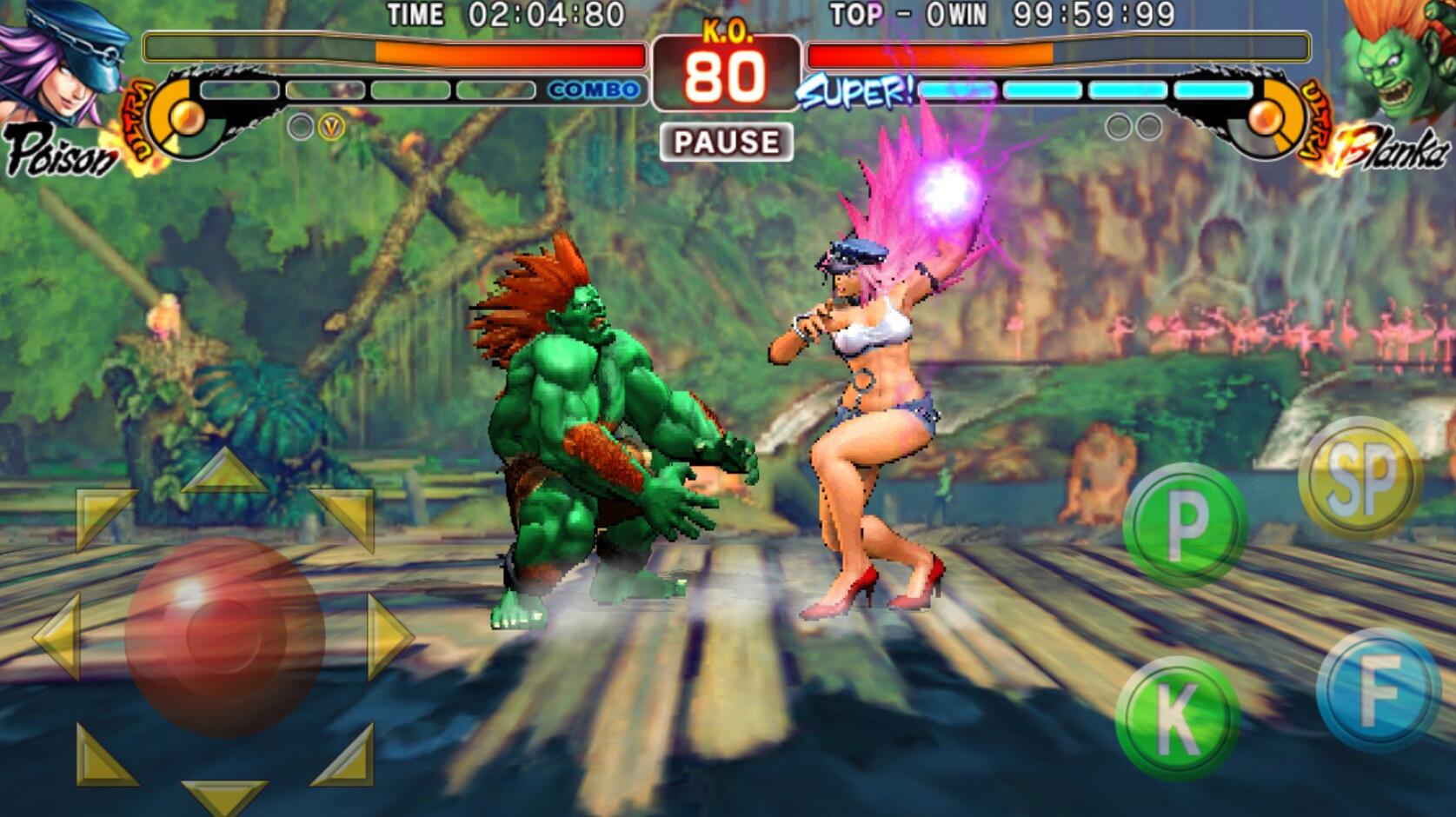Viewport: 1456px width, 817px height.
Task: Tap the down-right diagonal arrow
Action: (x=346, y=758)
